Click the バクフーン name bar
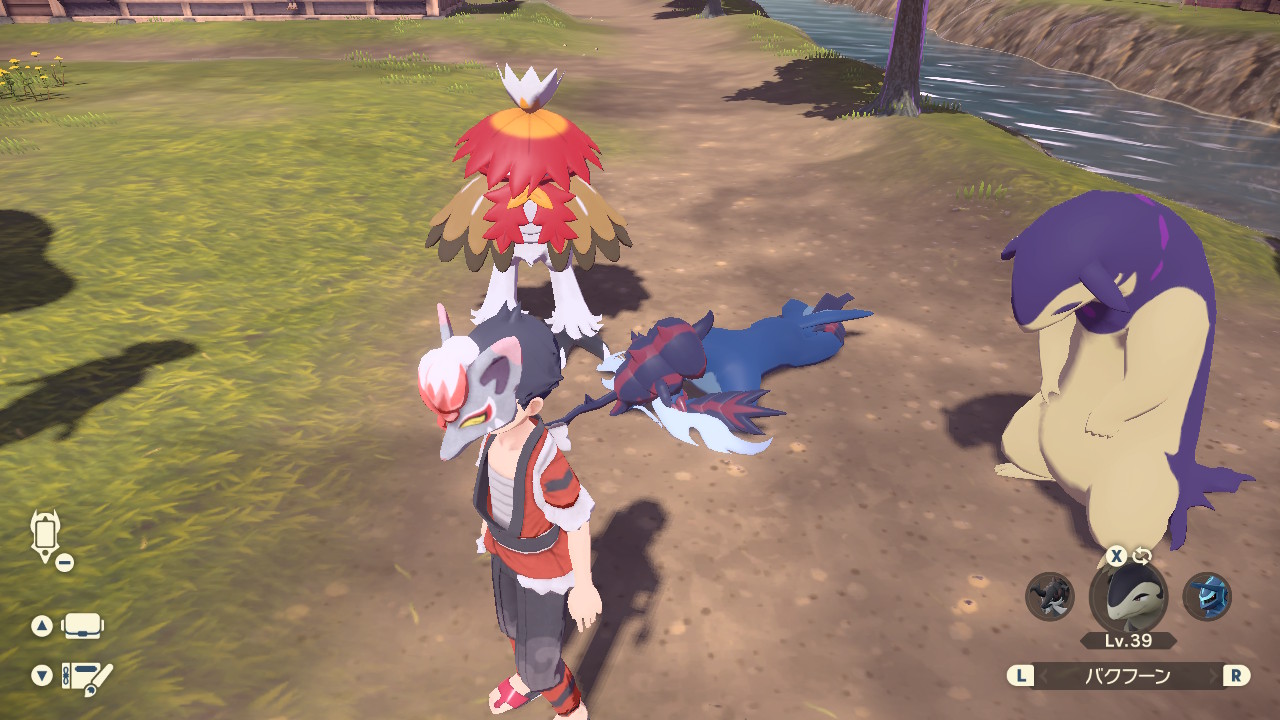This screenshot has width=1280, height=720. coord(1128,676)
